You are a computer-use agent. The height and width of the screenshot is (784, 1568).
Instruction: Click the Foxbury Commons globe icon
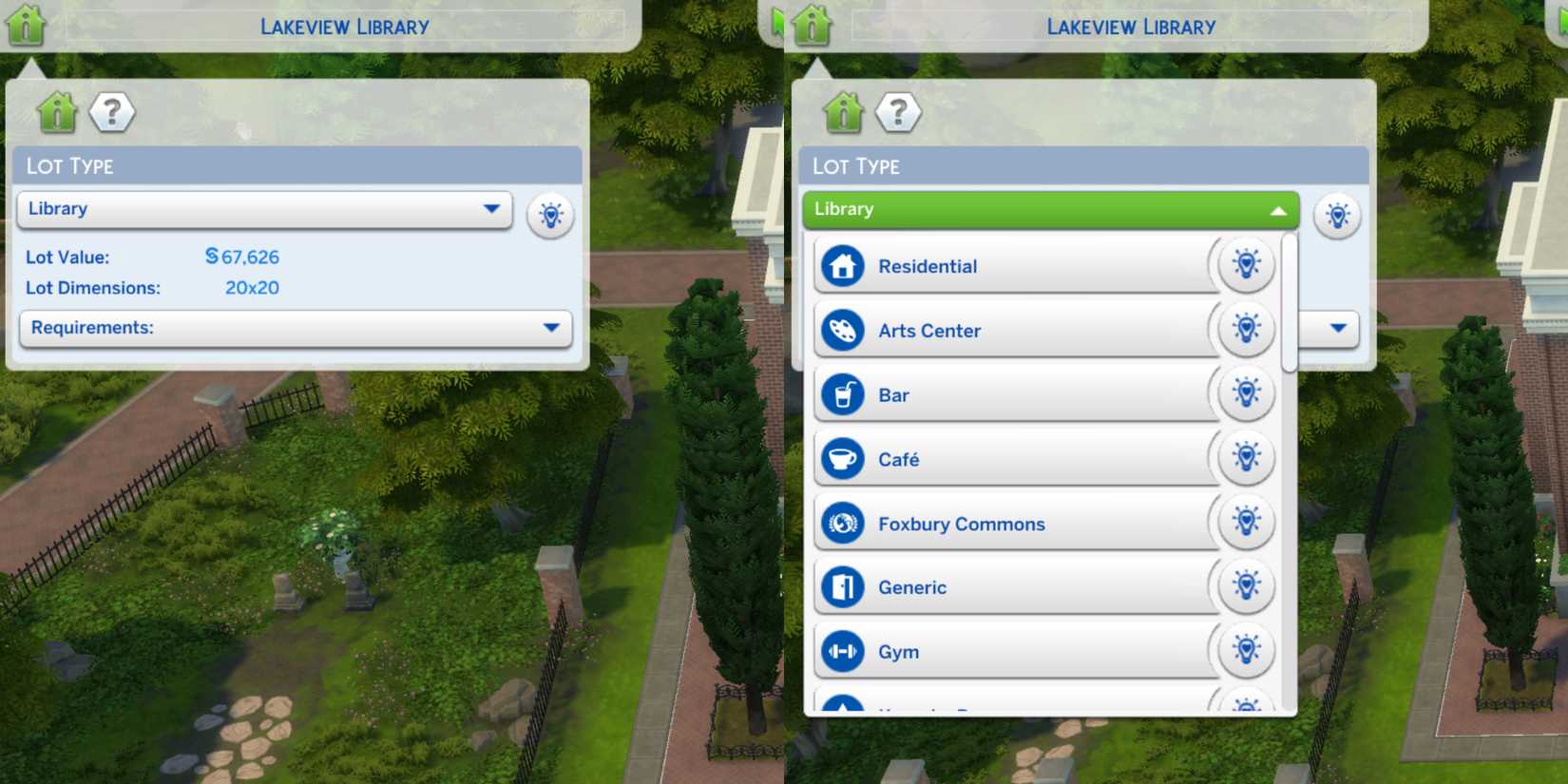coord(840,523)
